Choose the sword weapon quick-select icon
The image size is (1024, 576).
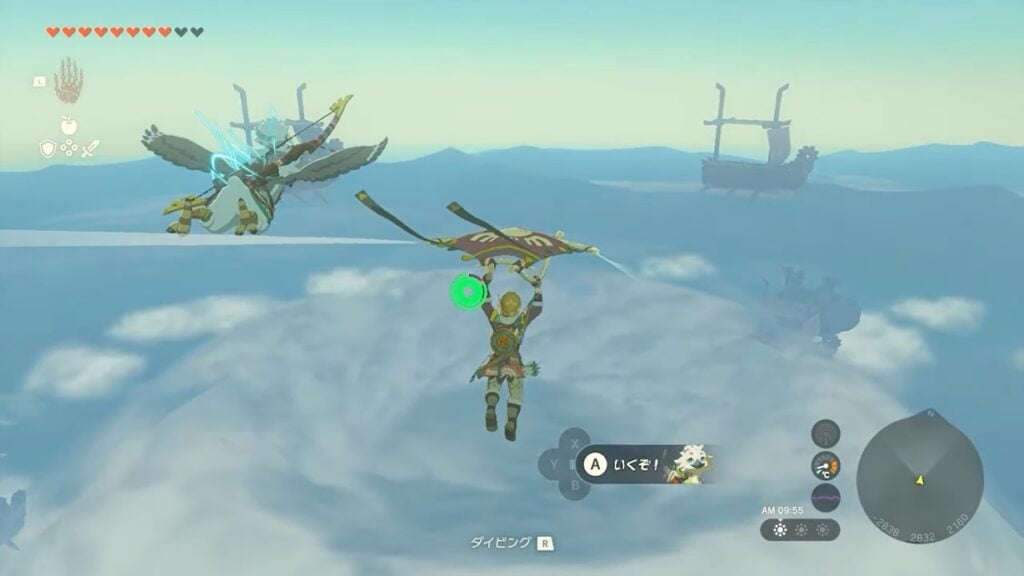point(90,148)
